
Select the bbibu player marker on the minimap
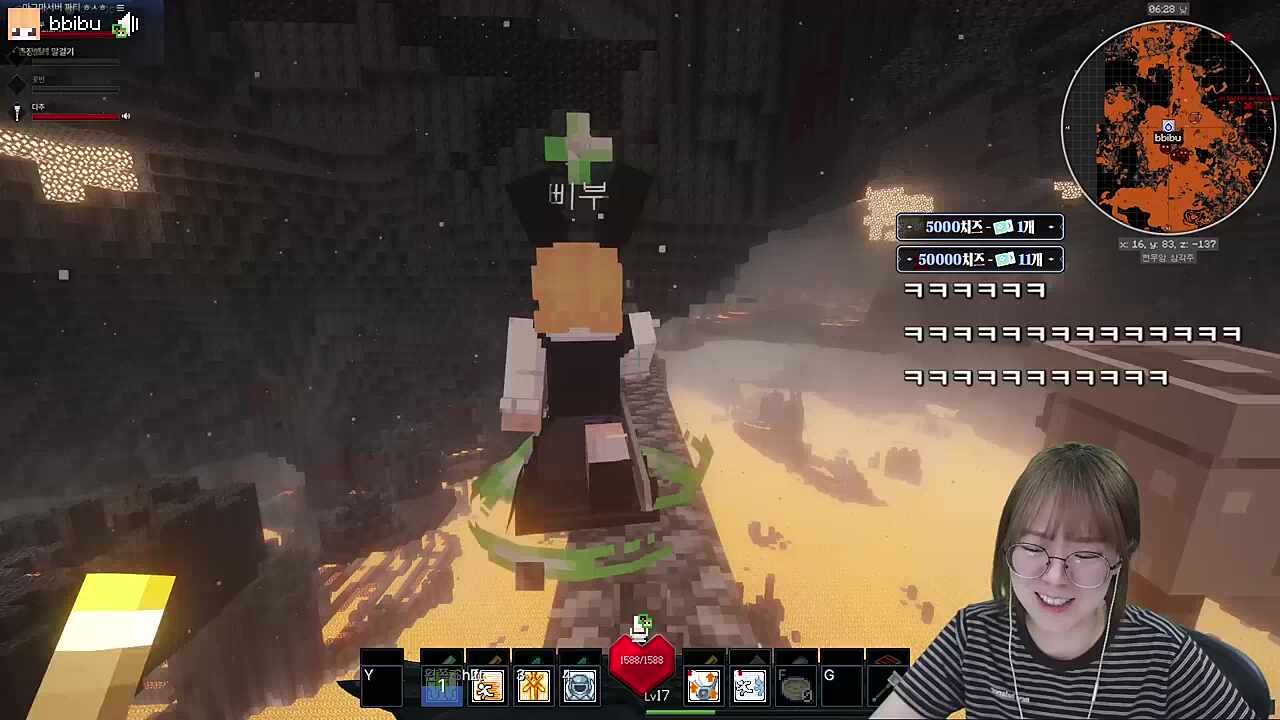coord(1168,128)
